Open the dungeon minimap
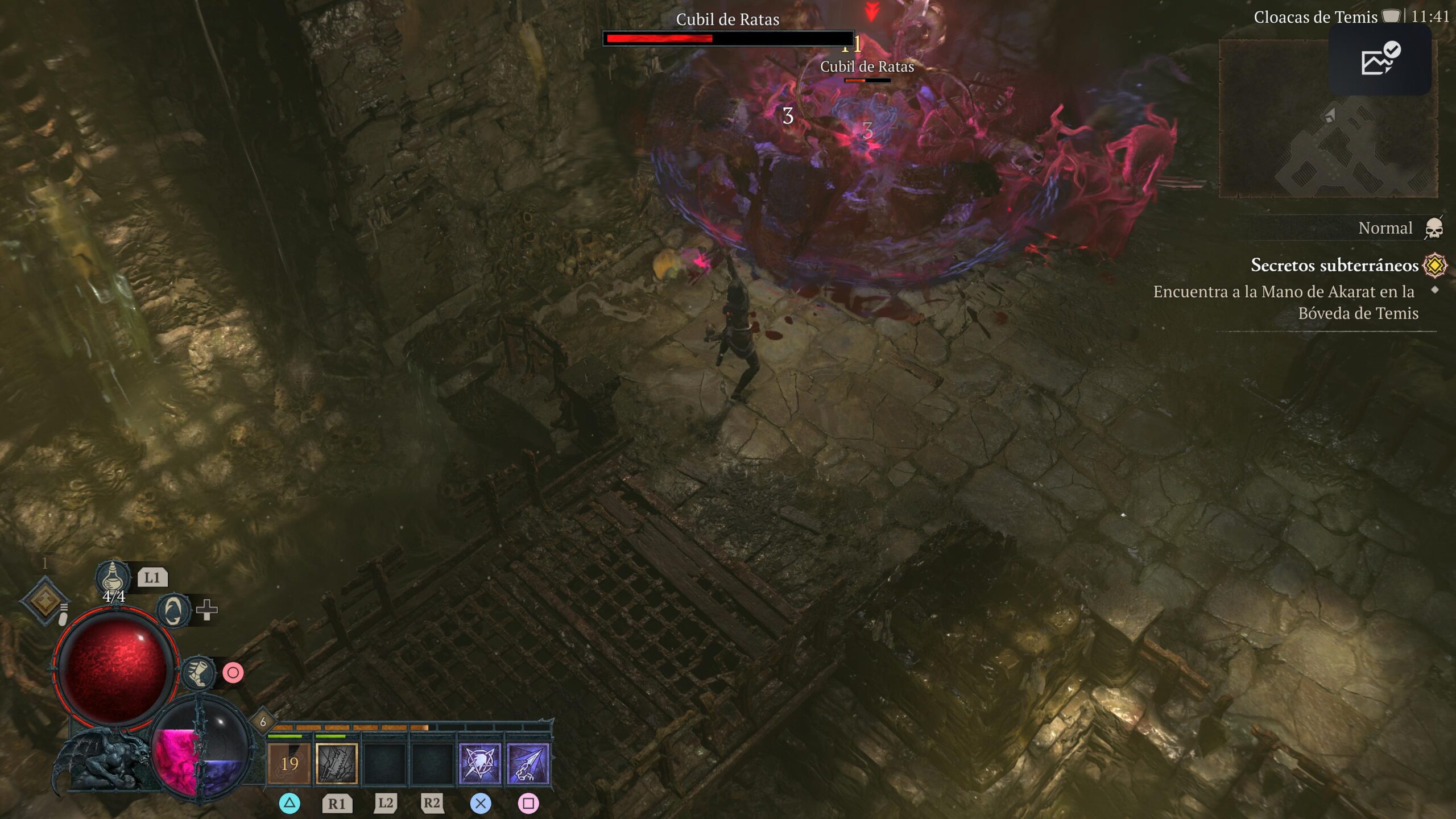This screenshot has width=1456, height=819. tap(1329, 118)
